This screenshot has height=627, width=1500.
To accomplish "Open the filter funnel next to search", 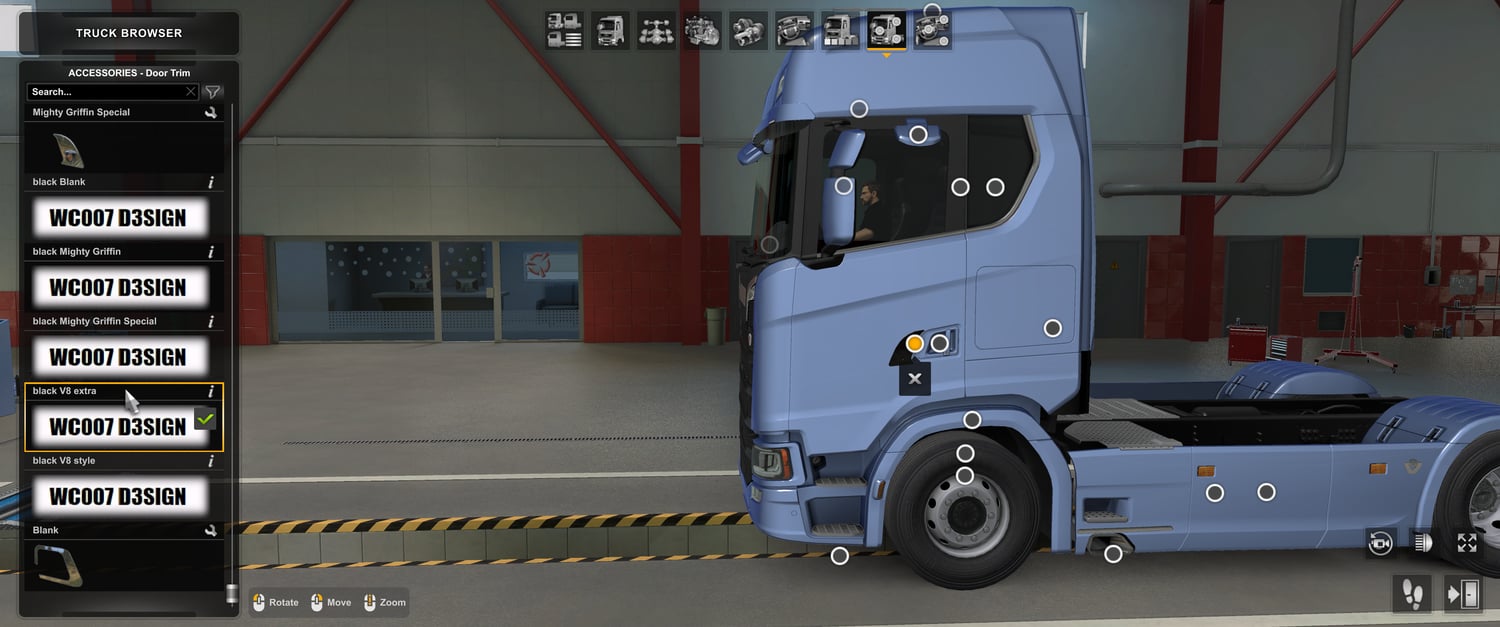I will [213, 92].
